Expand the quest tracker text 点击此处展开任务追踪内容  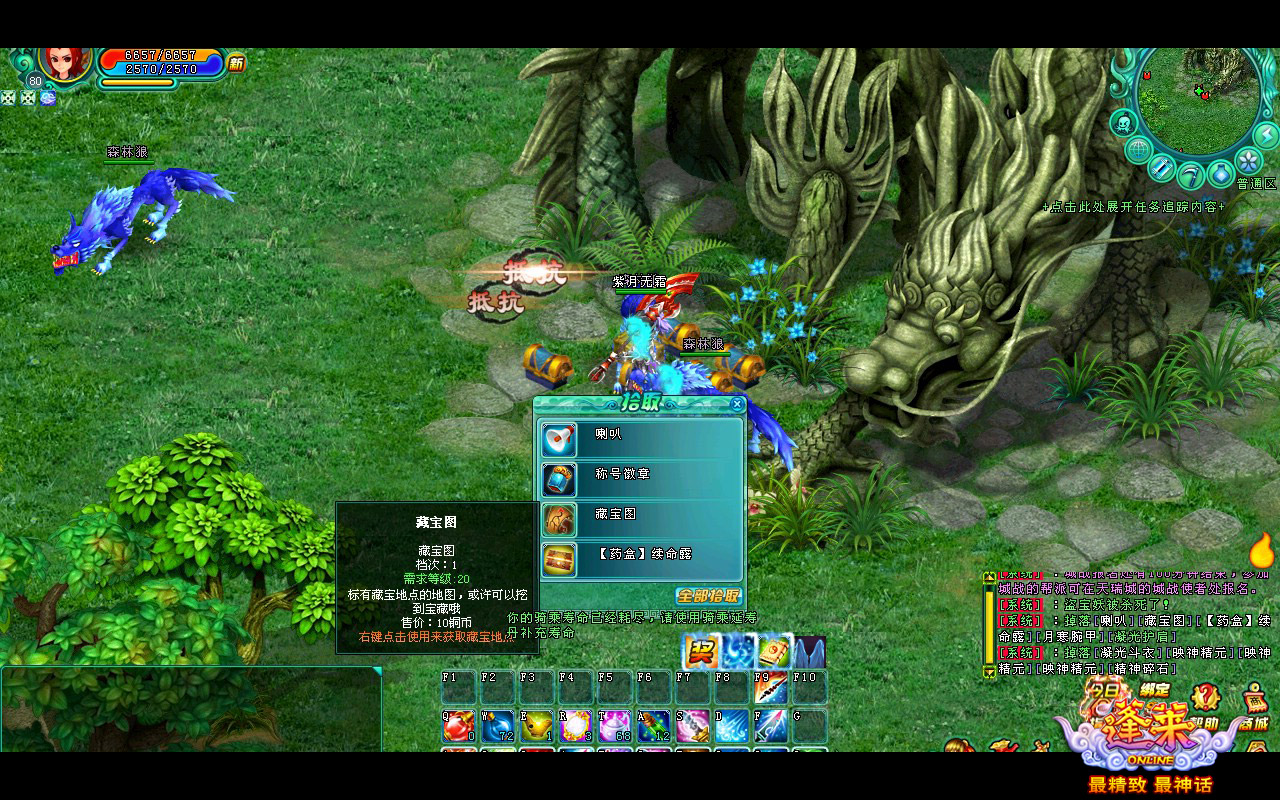1133,207
